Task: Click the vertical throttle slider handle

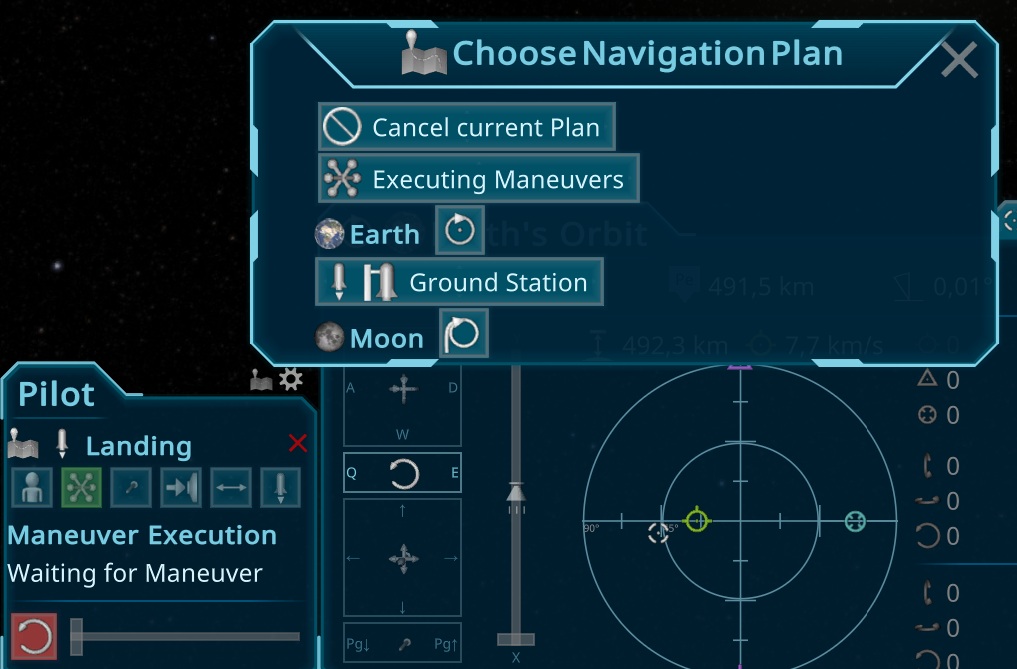Action: tap(515, 492)
